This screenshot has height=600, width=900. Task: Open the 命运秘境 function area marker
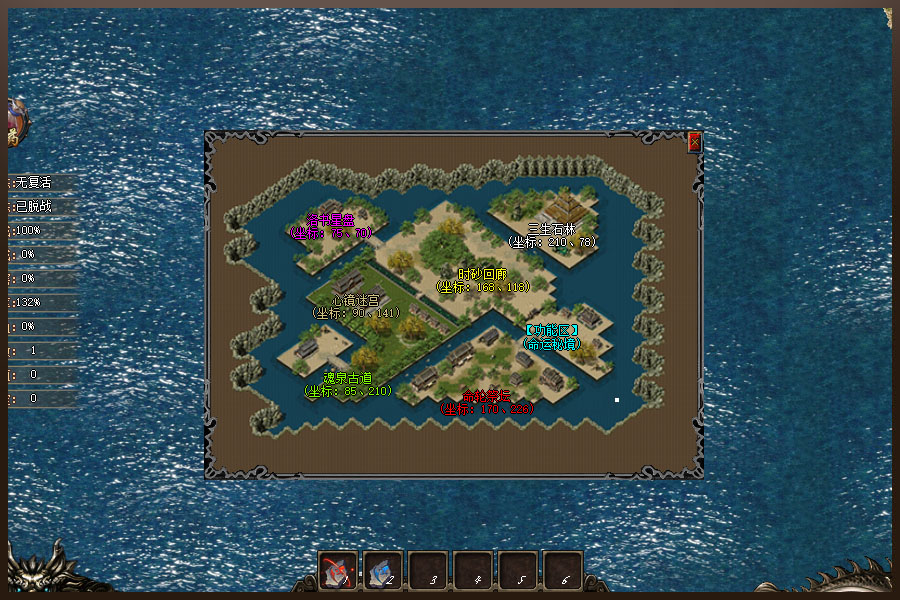click(x=552, y=337)
